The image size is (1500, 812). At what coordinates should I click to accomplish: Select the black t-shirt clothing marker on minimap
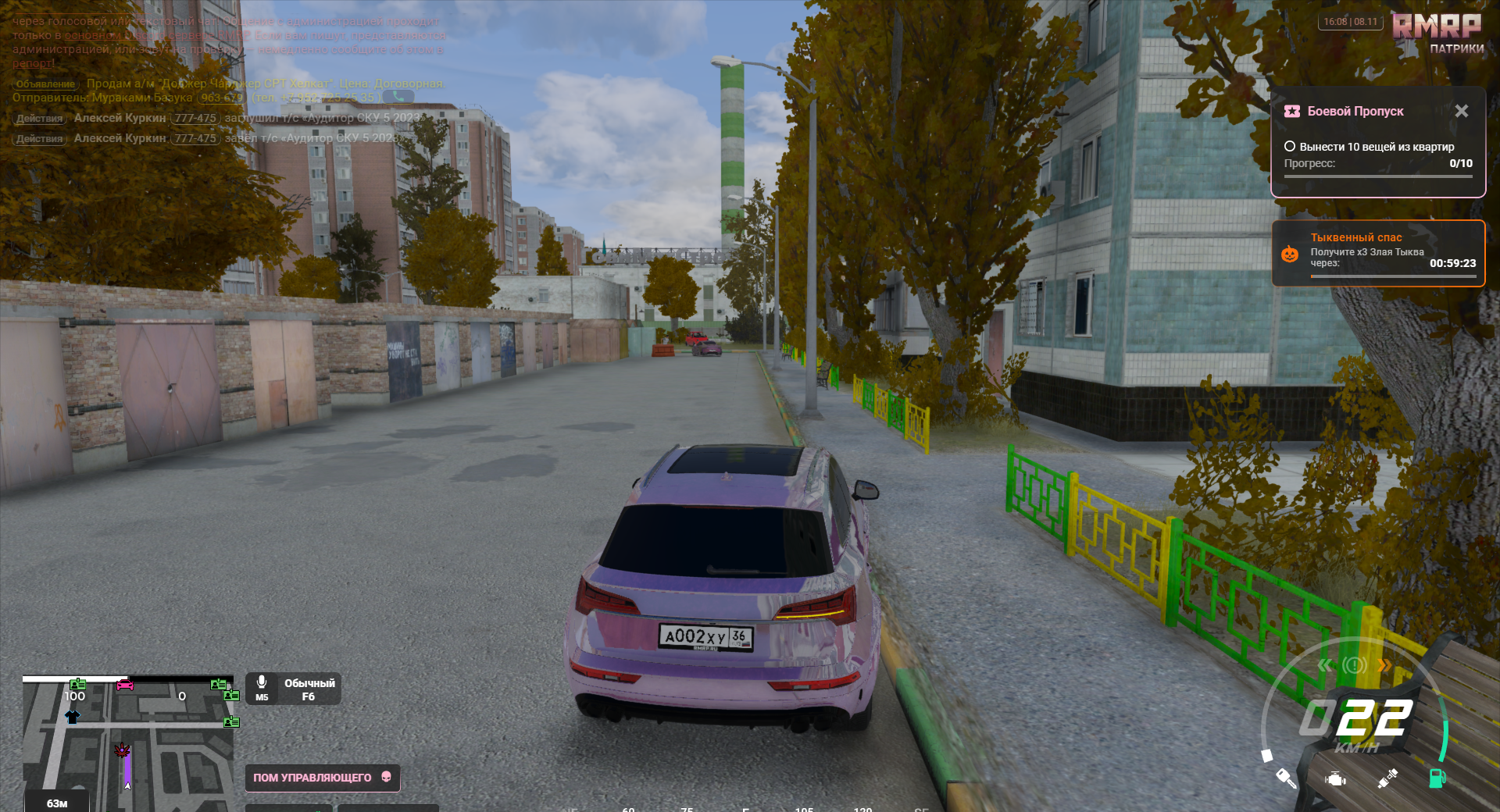coord(73,716)
